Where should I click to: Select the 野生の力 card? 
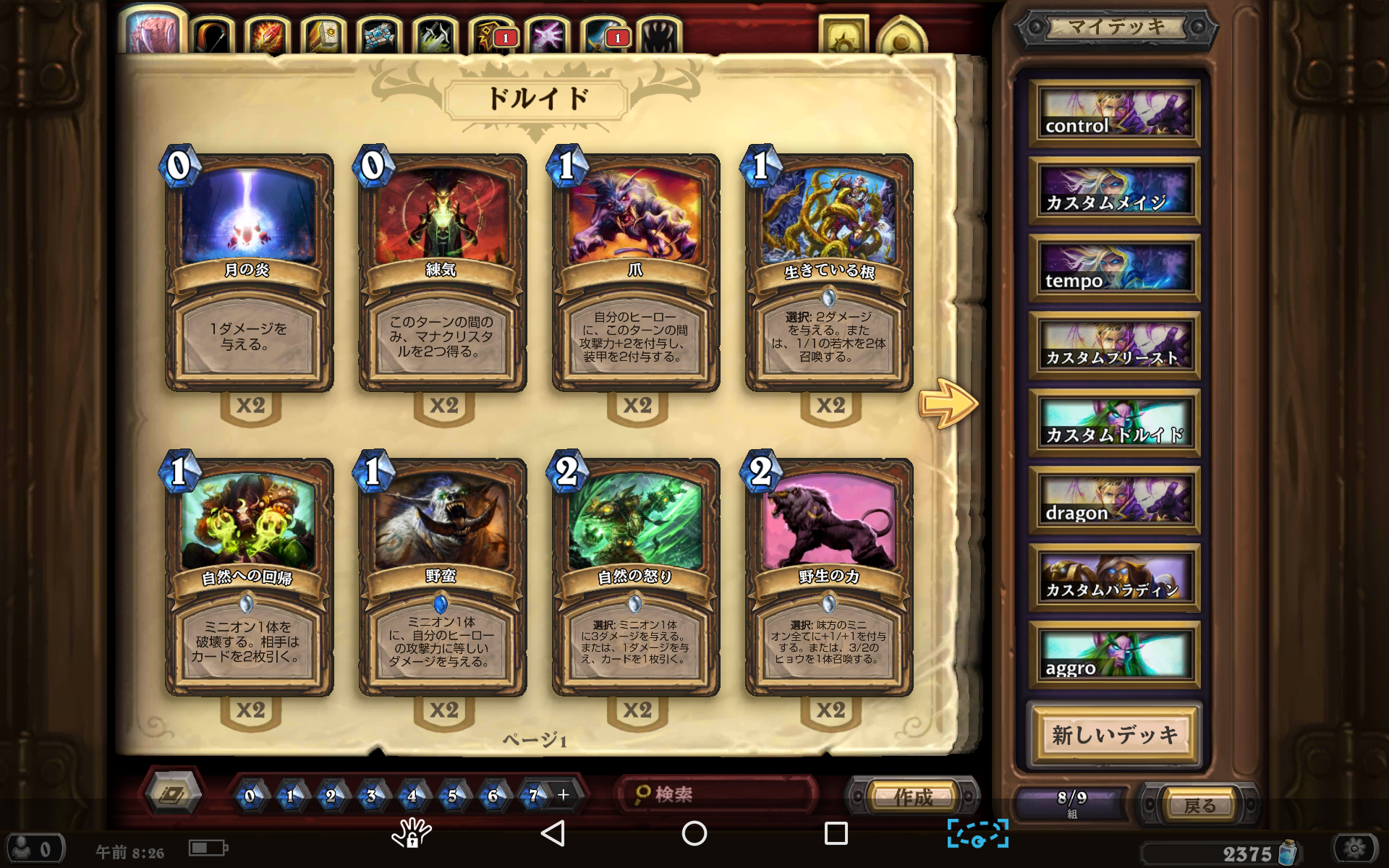[829, 577]
